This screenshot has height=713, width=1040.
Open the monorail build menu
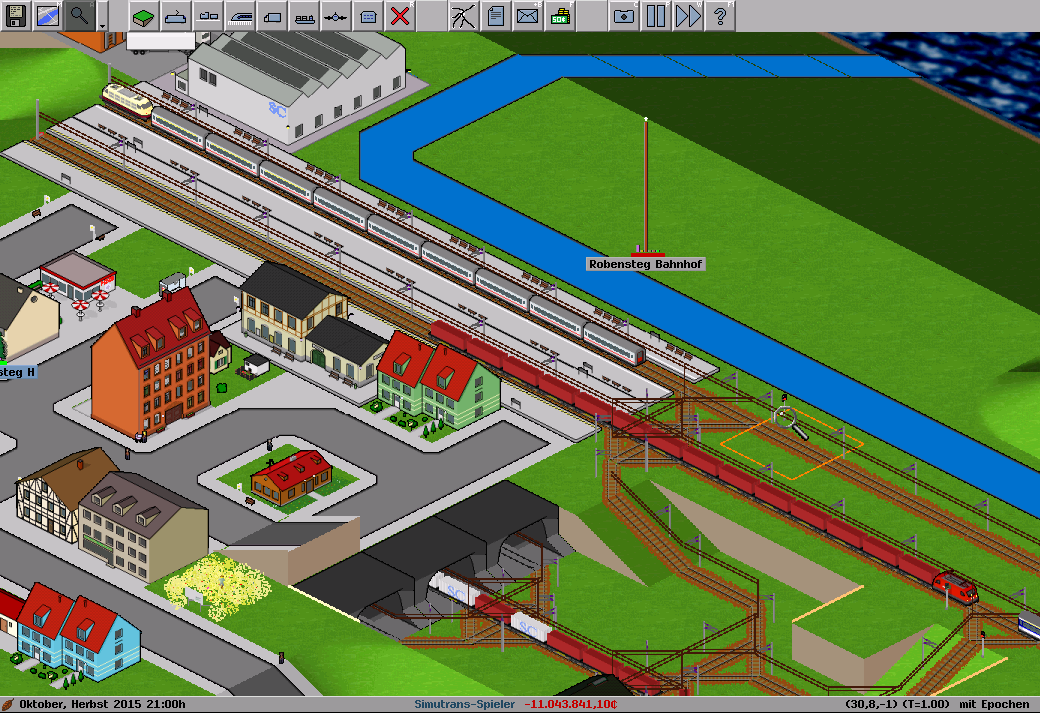pos(176,15)
